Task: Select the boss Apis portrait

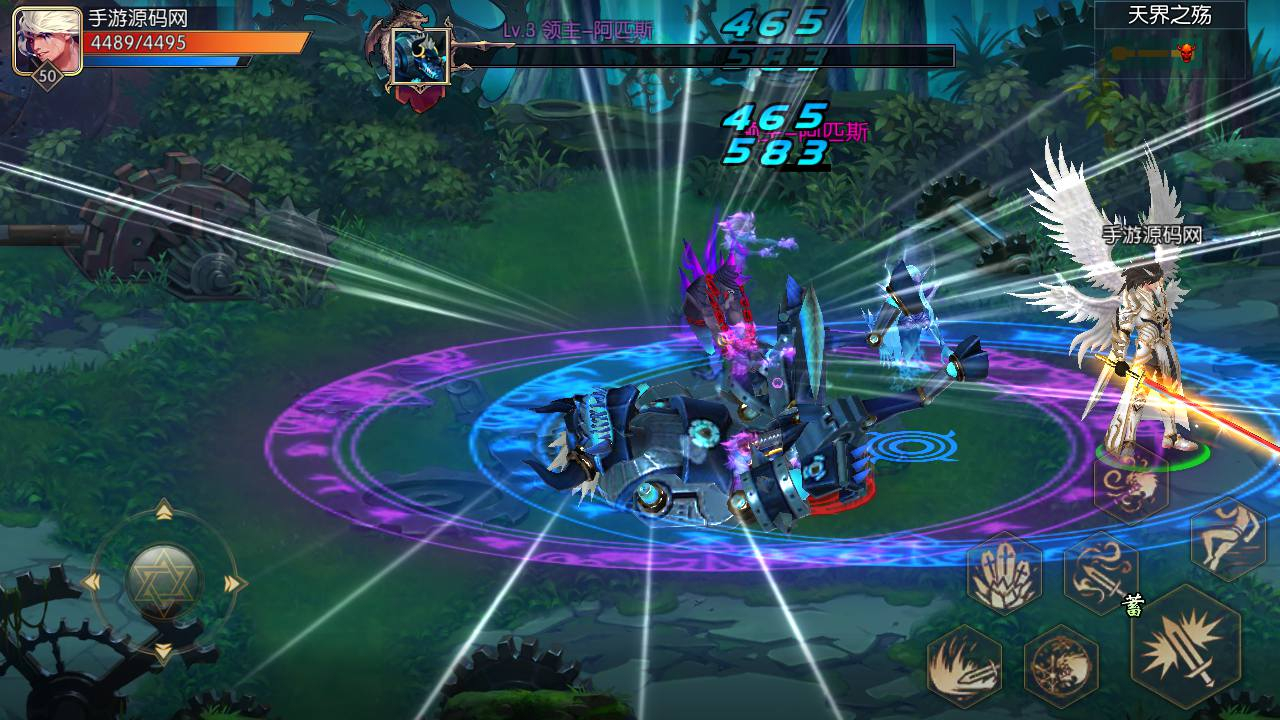Action: tap(420, 56)
